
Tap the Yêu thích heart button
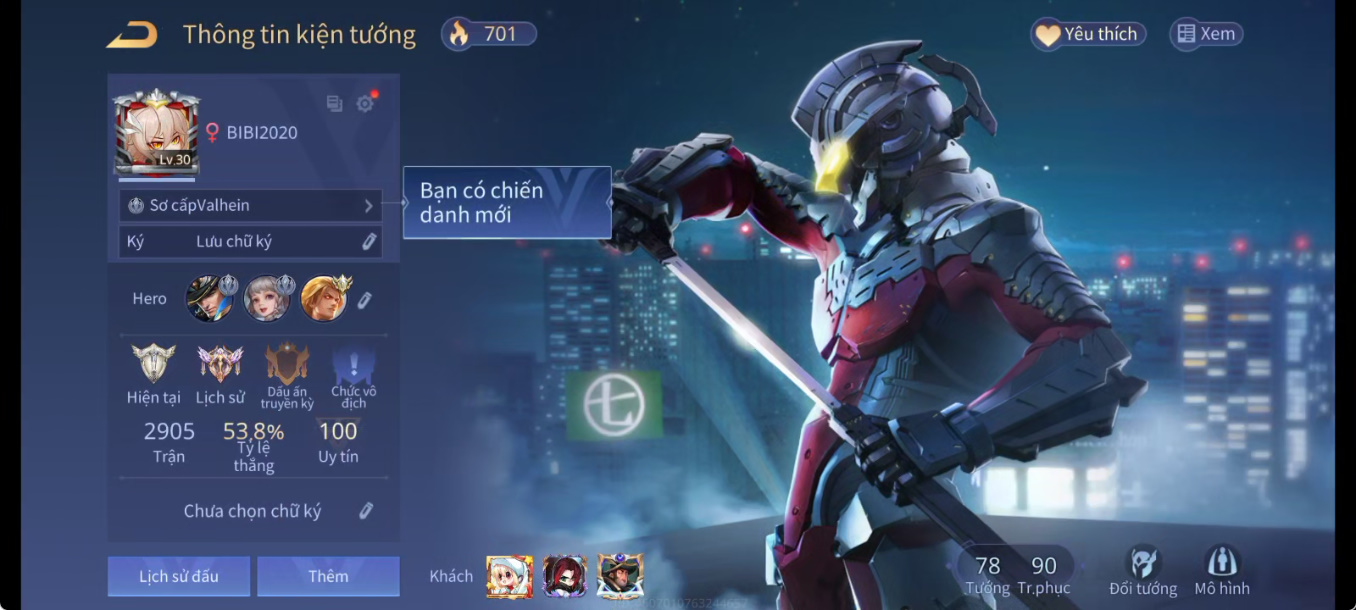tap(1088, 34)
